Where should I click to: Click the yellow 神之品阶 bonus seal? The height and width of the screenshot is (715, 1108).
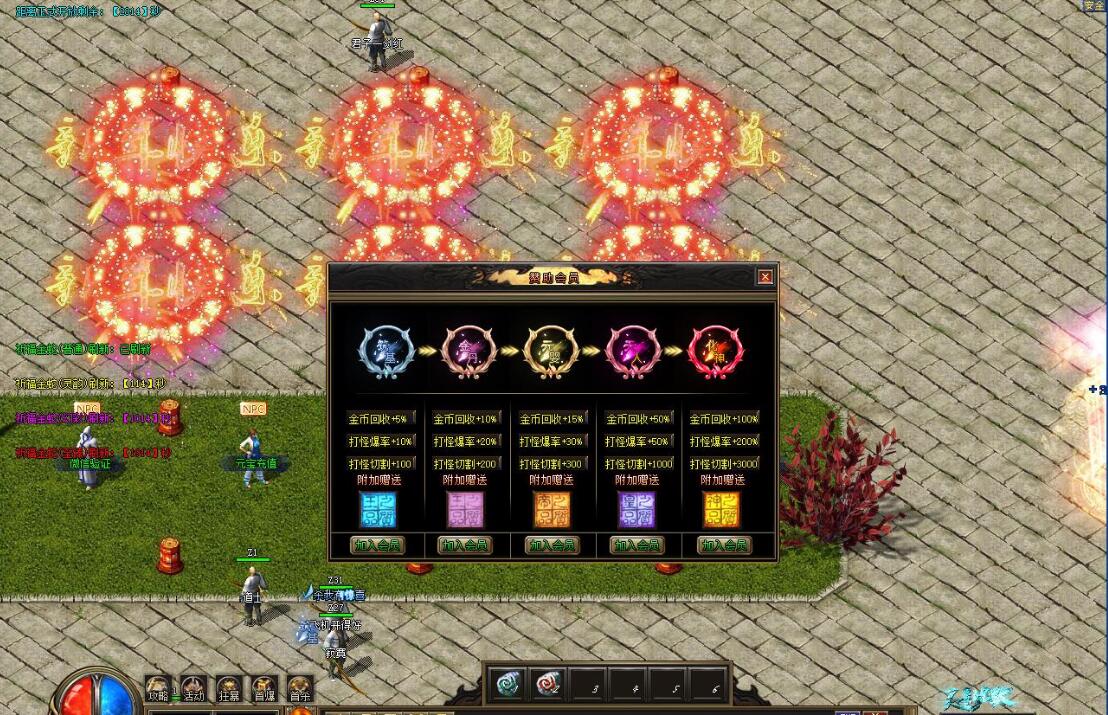722,509
